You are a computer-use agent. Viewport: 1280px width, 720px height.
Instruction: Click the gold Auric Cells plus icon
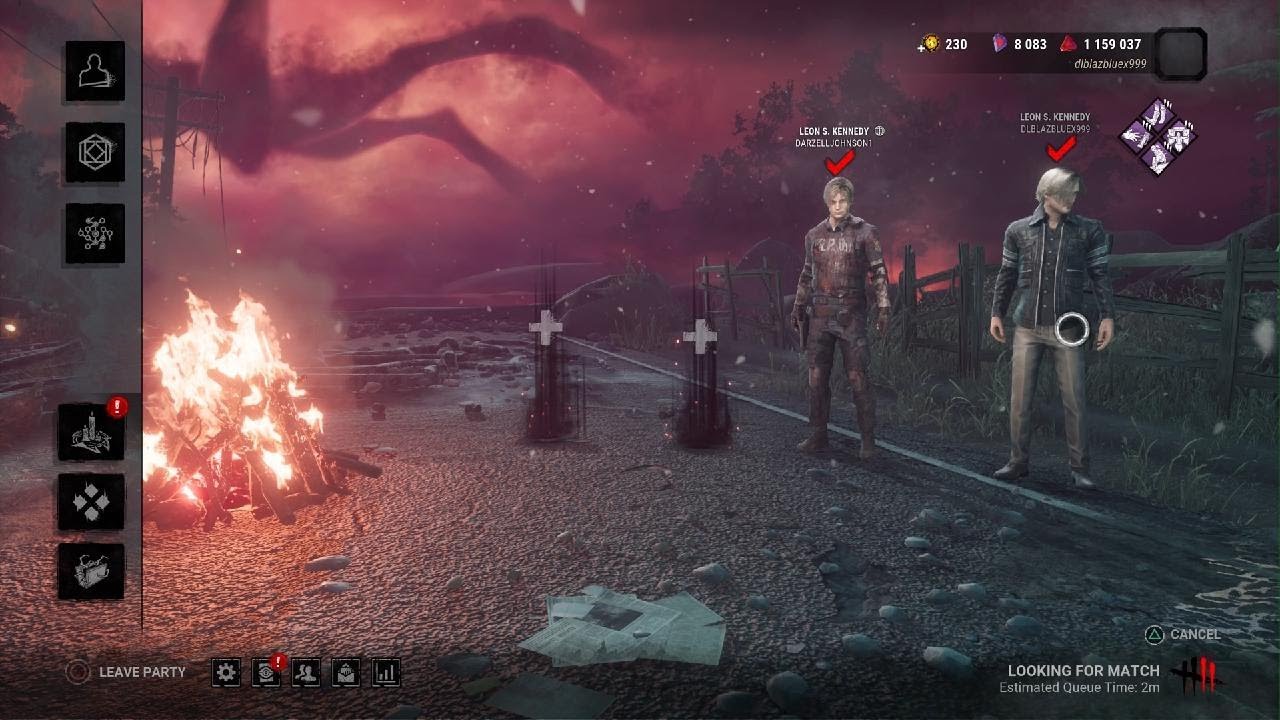click(930, 44)
